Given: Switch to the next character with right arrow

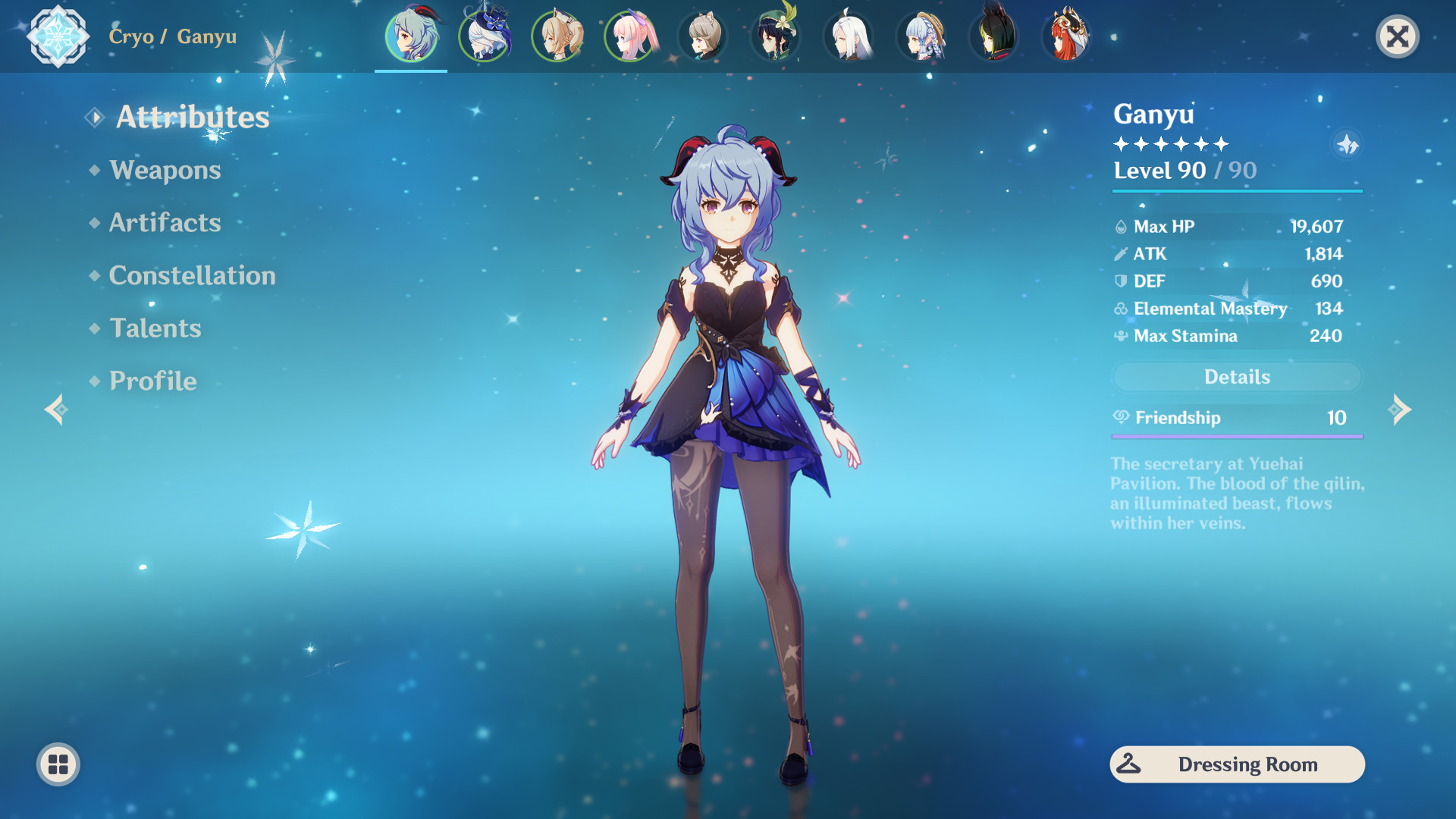Looking at the screenshot, I should [x=1400, y=409].
